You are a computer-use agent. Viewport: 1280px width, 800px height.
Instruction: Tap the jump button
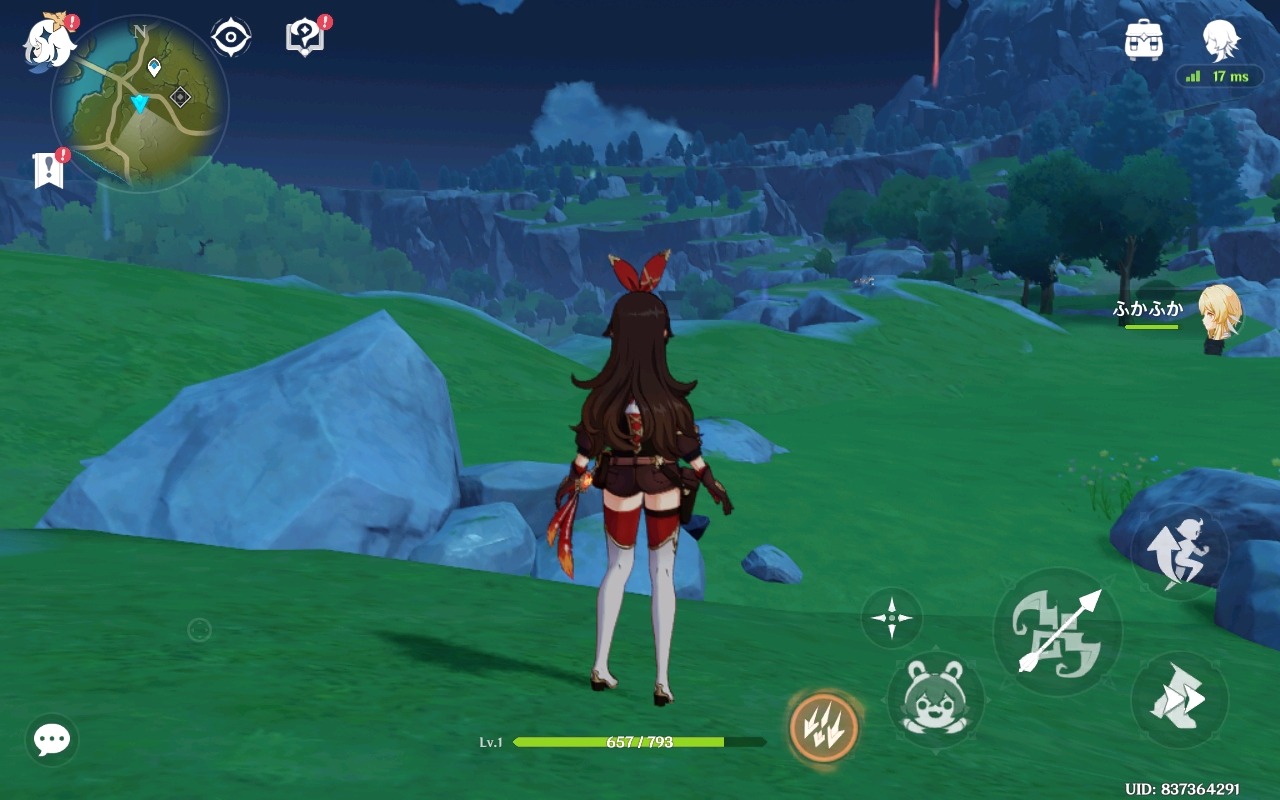[x=1180, y=552]
